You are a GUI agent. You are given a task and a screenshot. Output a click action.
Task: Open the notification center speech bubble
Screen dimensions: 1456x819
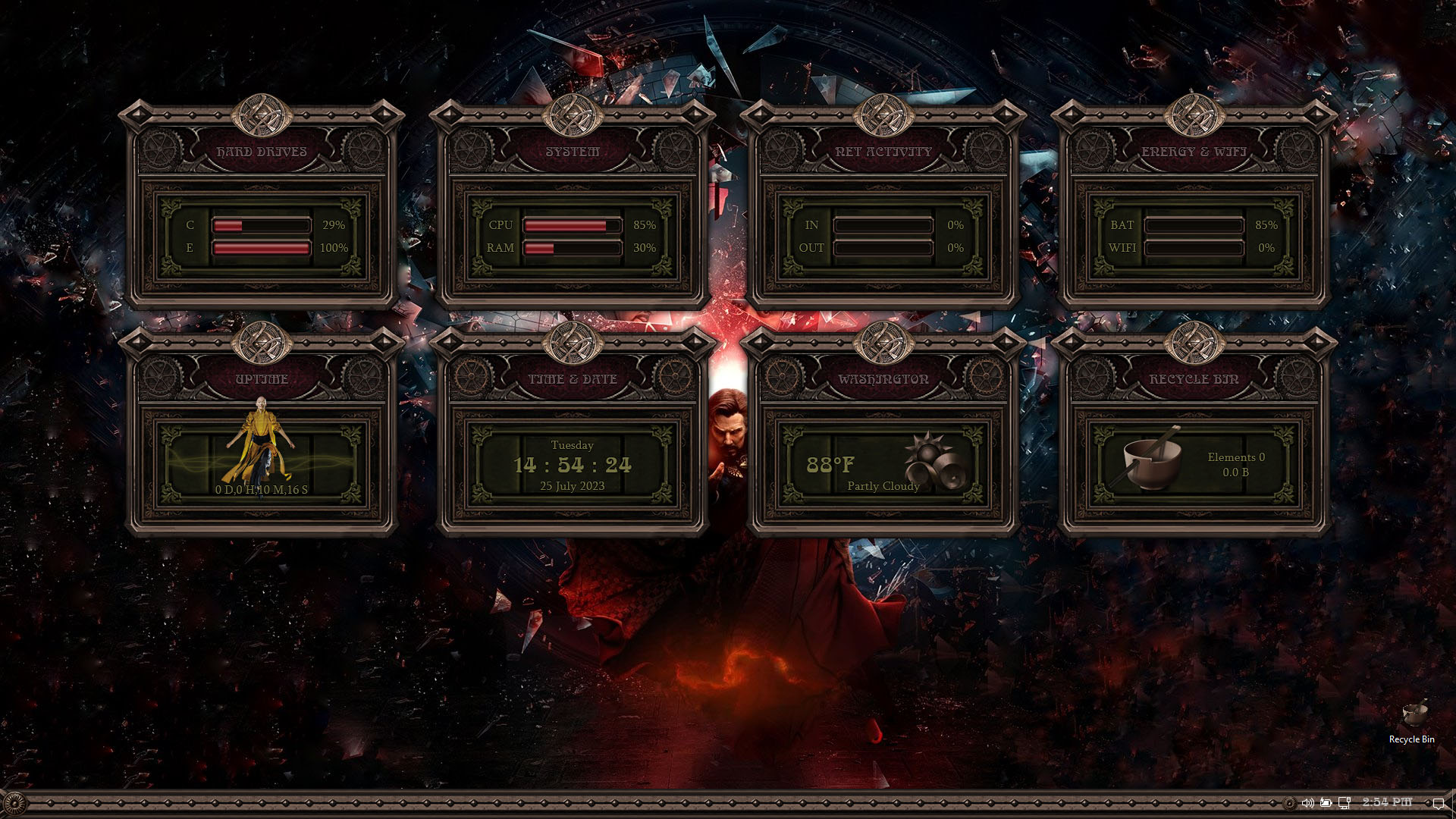pyautogui.click(x=1439, y=802)
